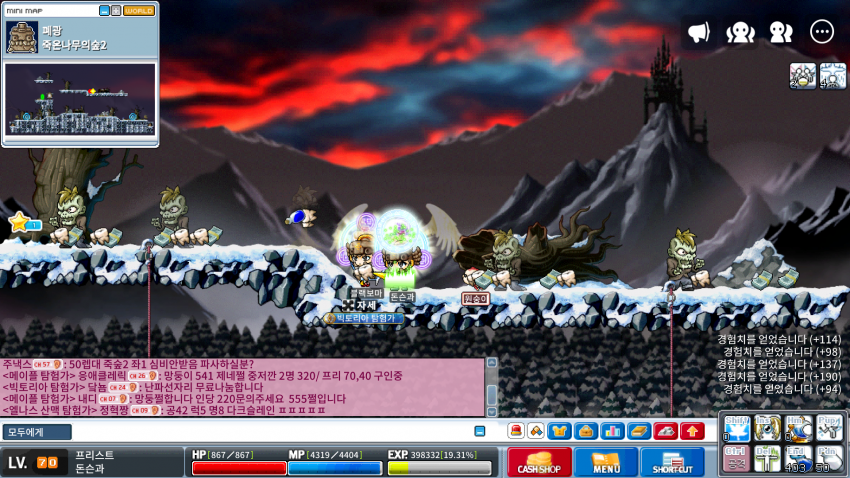
Task: Select the yellow star event notification icon
Action: tap(19, 222)
